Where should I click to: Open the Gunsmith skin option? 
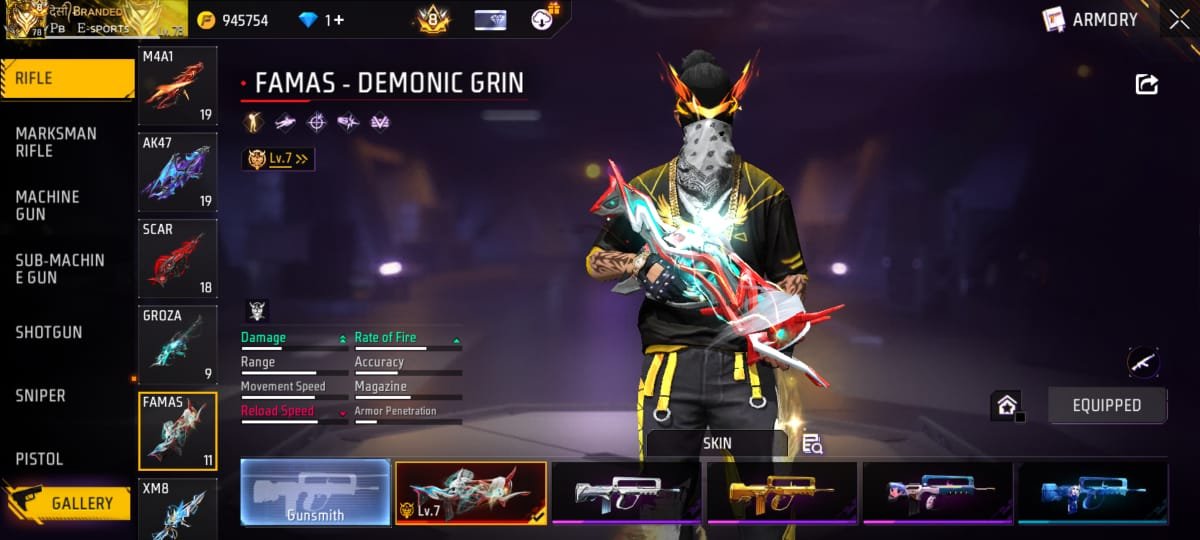[315, 493]
